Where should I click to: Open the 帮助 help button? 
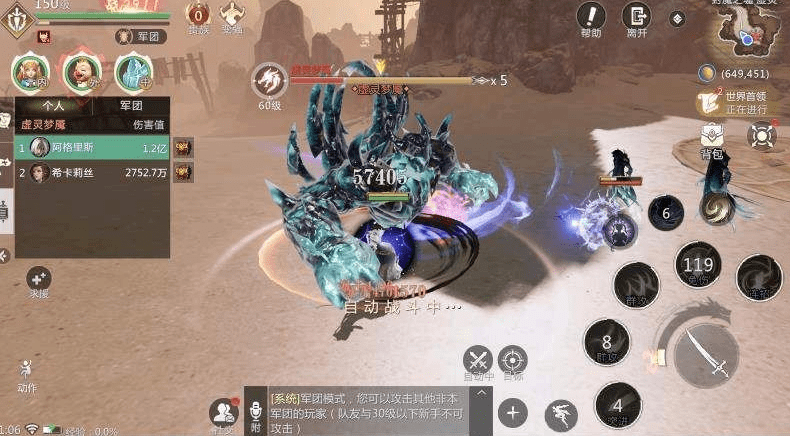(x=591, y=17)
